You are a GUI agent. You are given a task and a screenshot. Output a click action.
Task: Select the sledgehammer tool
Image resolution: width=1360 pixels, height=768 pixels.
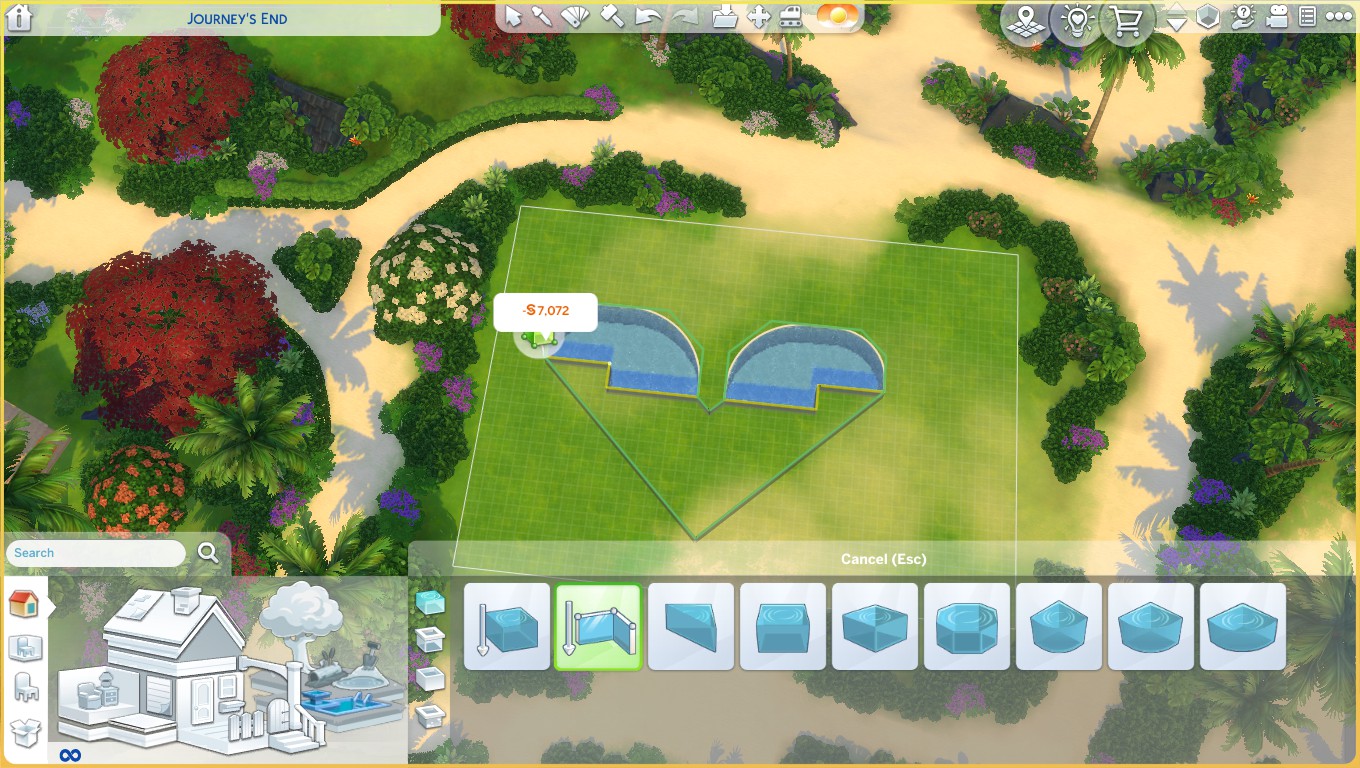pos(613,17)
